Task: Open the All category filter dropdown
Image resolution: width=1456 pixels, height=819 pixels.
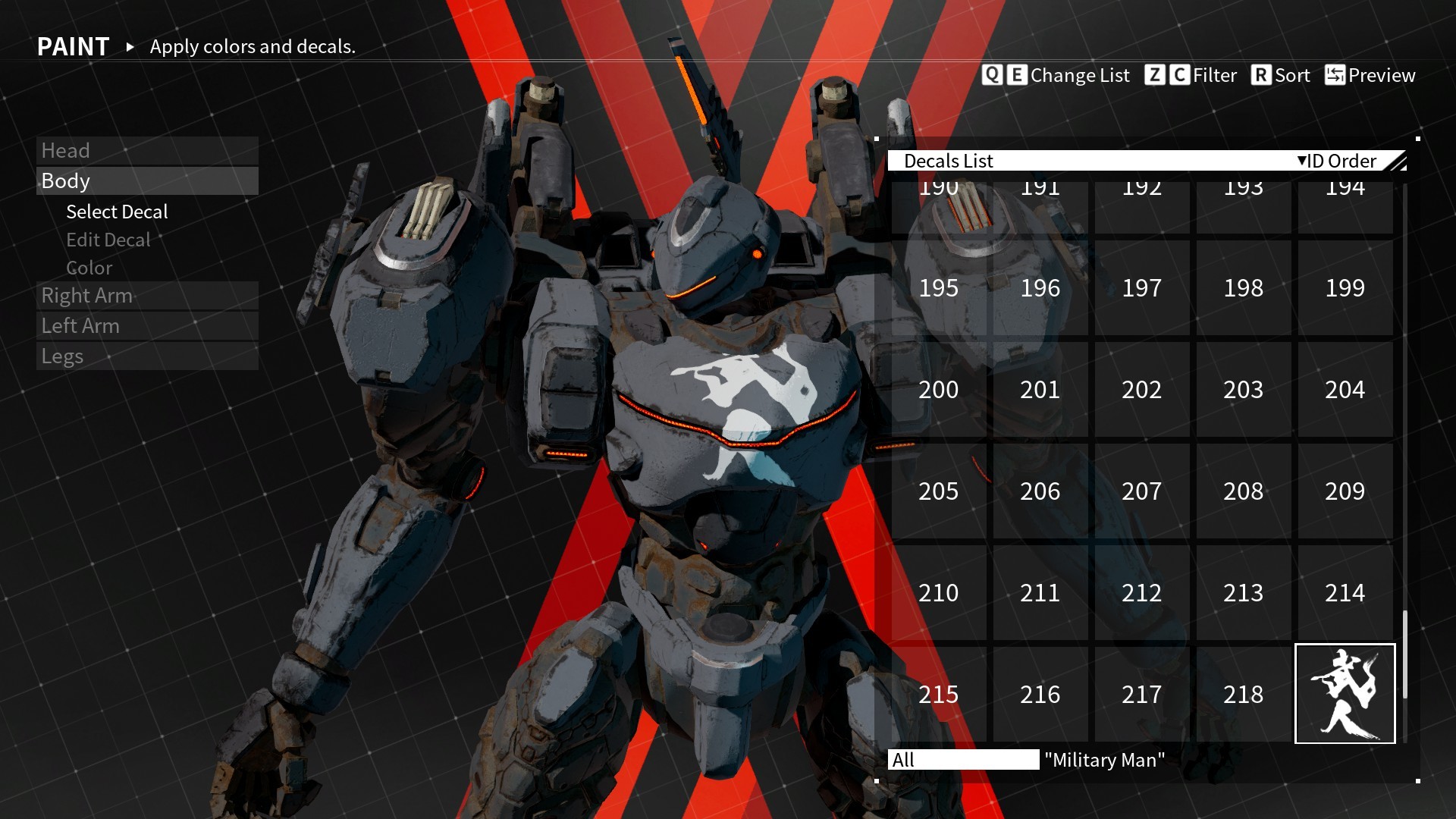Action: [x=963, y=761]
